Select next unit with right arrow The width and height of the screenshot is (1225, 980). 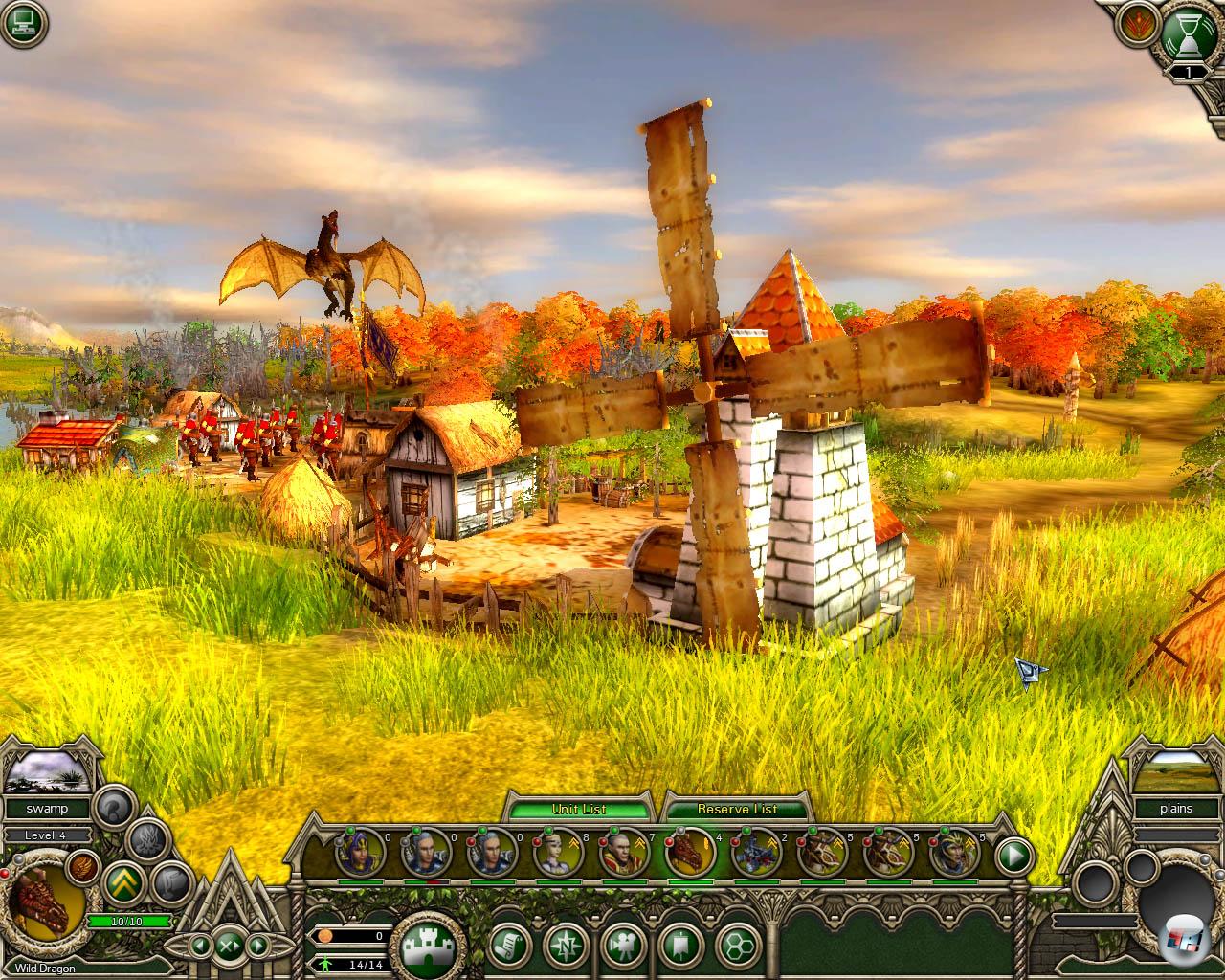click(x=256, y=947)
